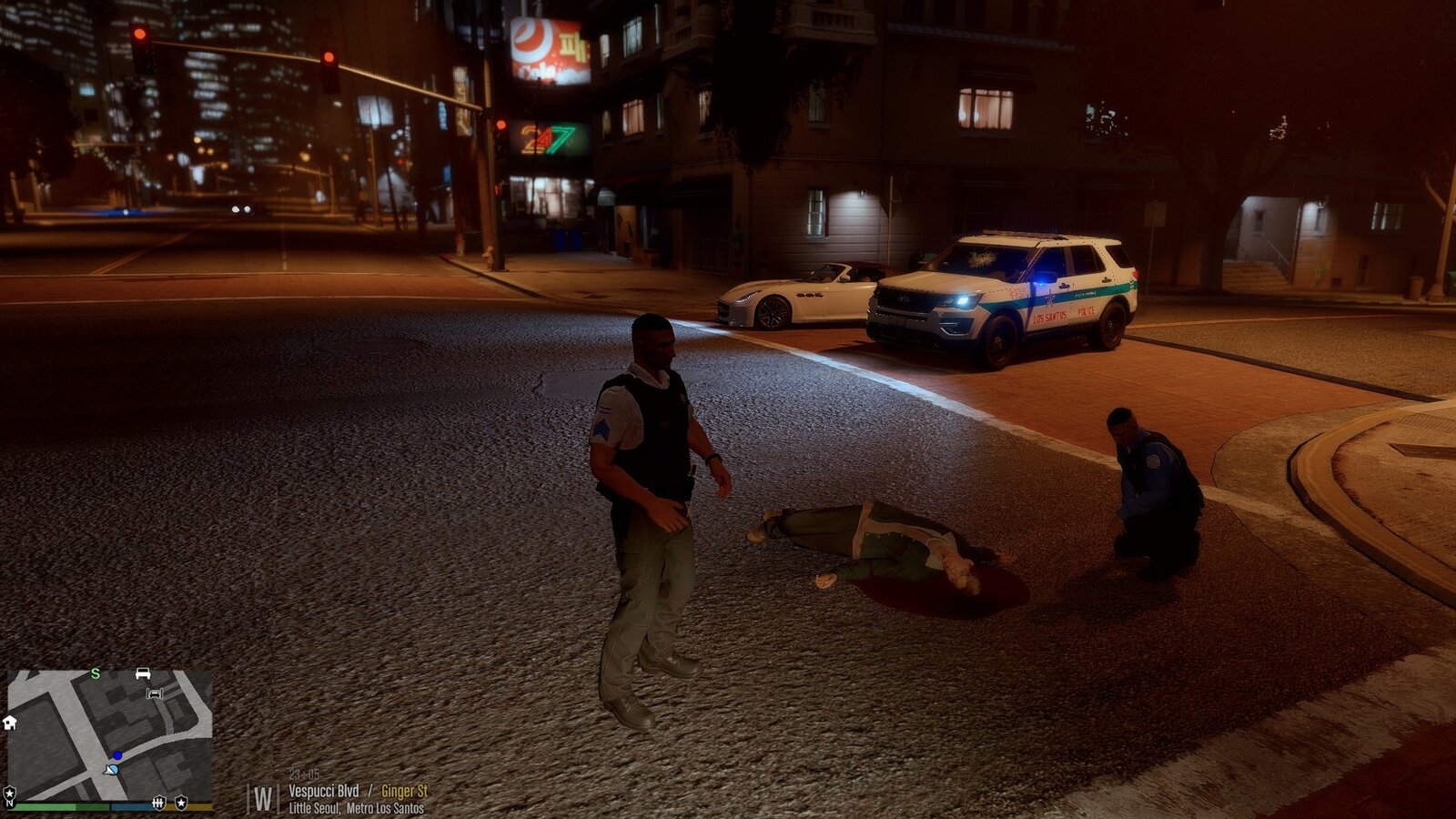
Task: Click the dark blue dot blip on the minimap
Action: [117, 755]
